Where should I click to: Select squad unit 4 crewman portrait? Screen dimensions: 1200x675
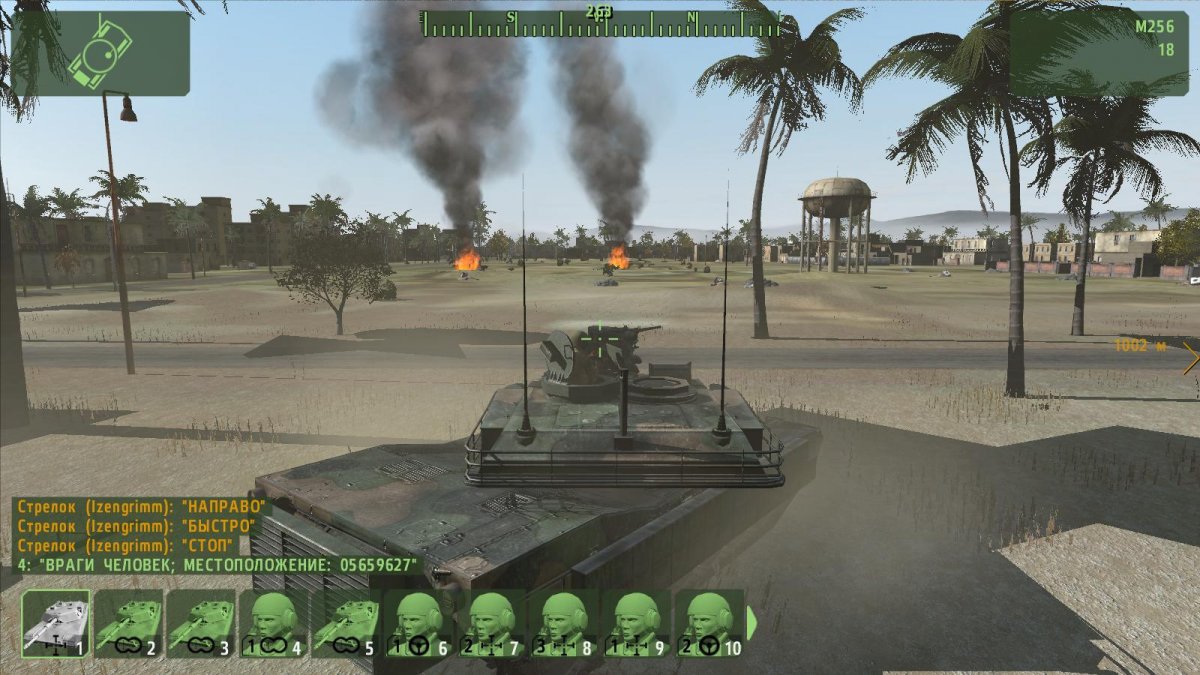coord(272,623)
